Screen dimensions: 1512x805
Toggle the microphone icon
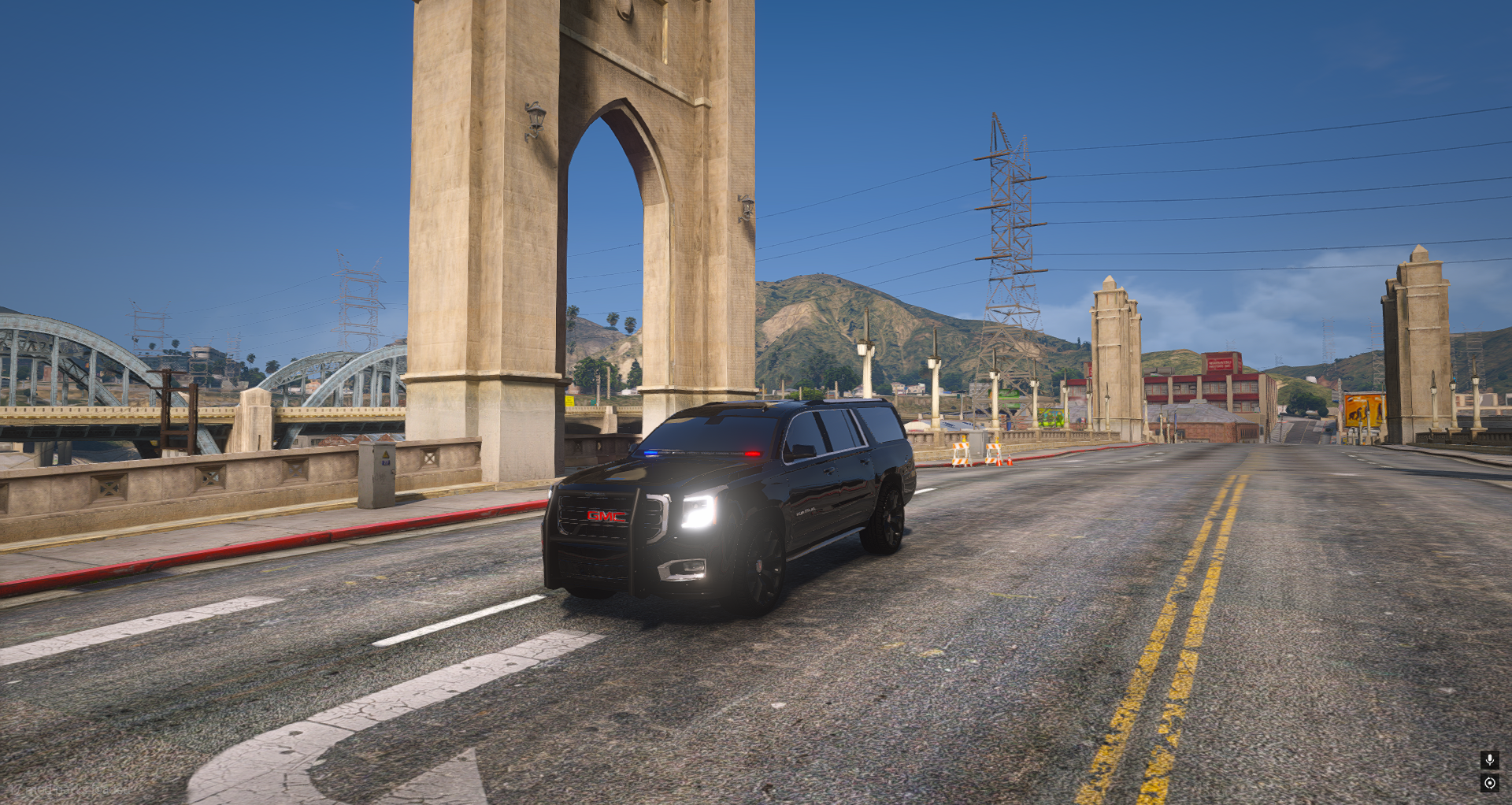1489,759
